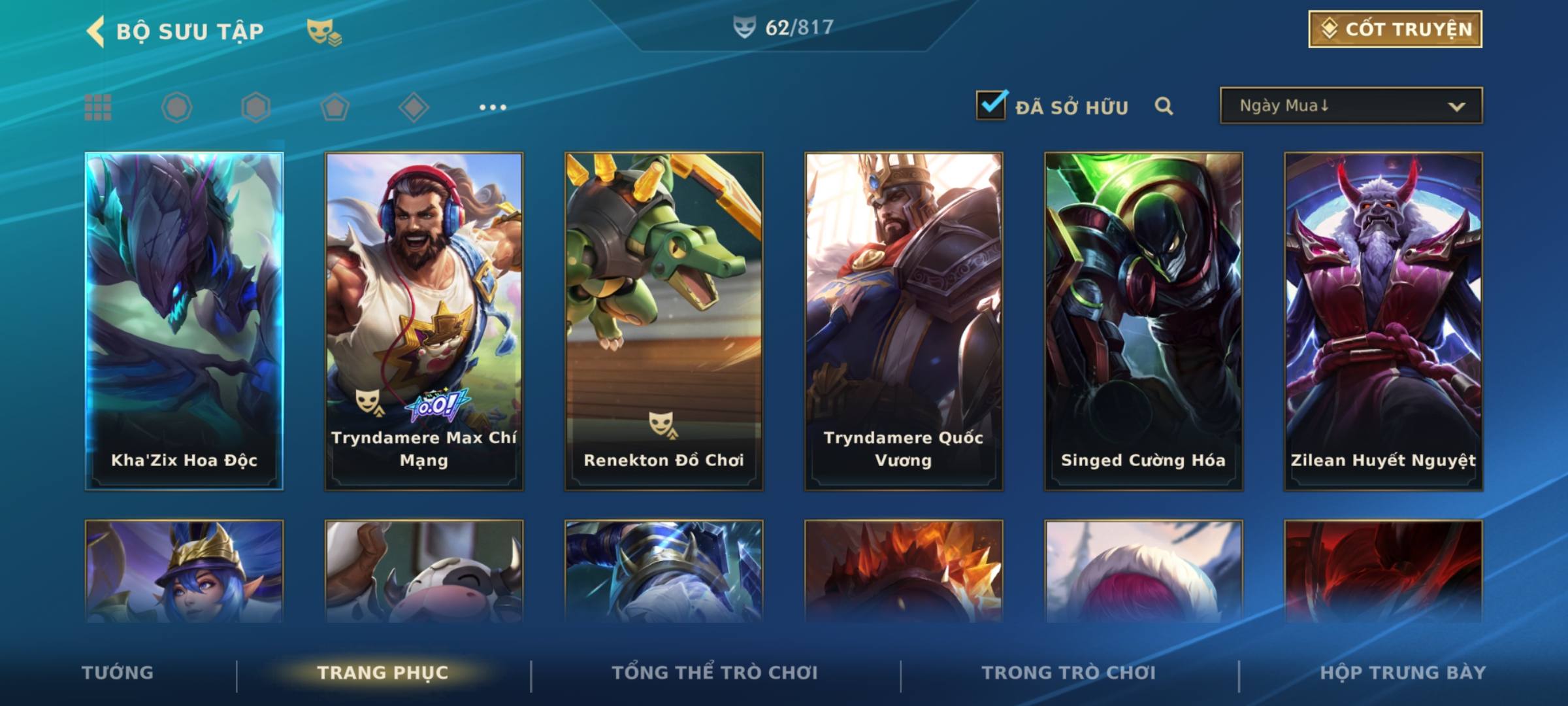Toggle the Đã Sở Hữu checkbox
The width and height of the screenshot is (1568, 706).
point(991,105)
